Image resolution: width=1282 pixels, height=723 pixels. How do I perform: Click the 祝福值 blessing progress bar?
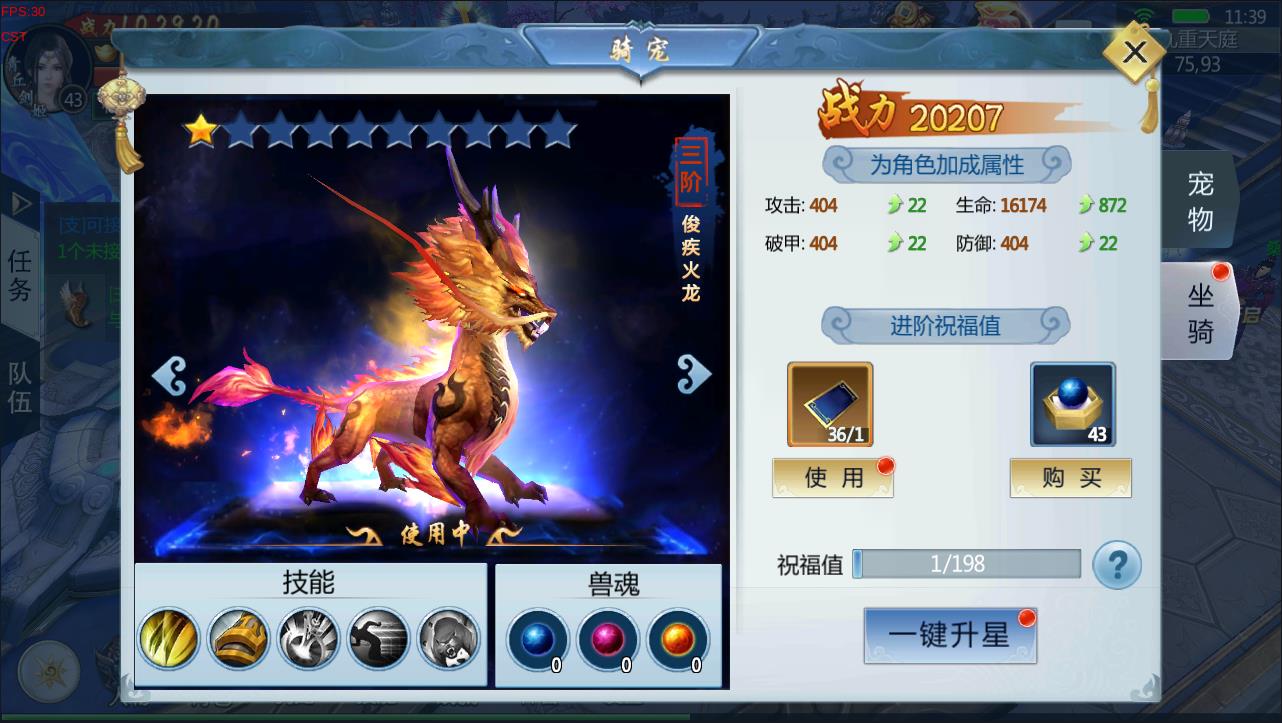click(966, 564)
